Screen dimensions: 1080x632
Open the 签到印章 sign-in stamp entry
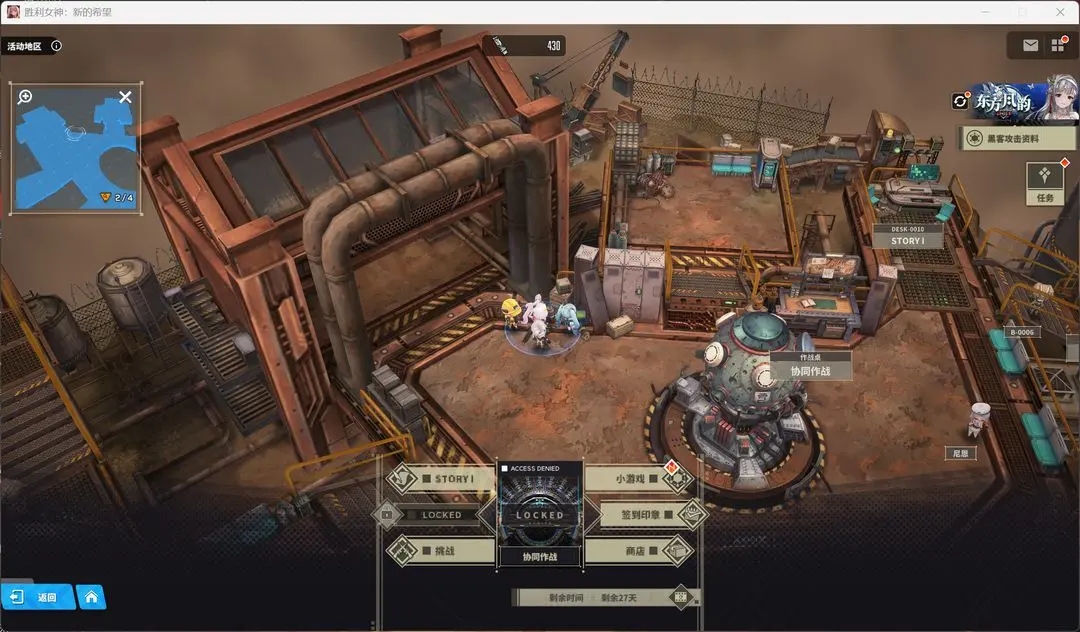pos(640,515)
